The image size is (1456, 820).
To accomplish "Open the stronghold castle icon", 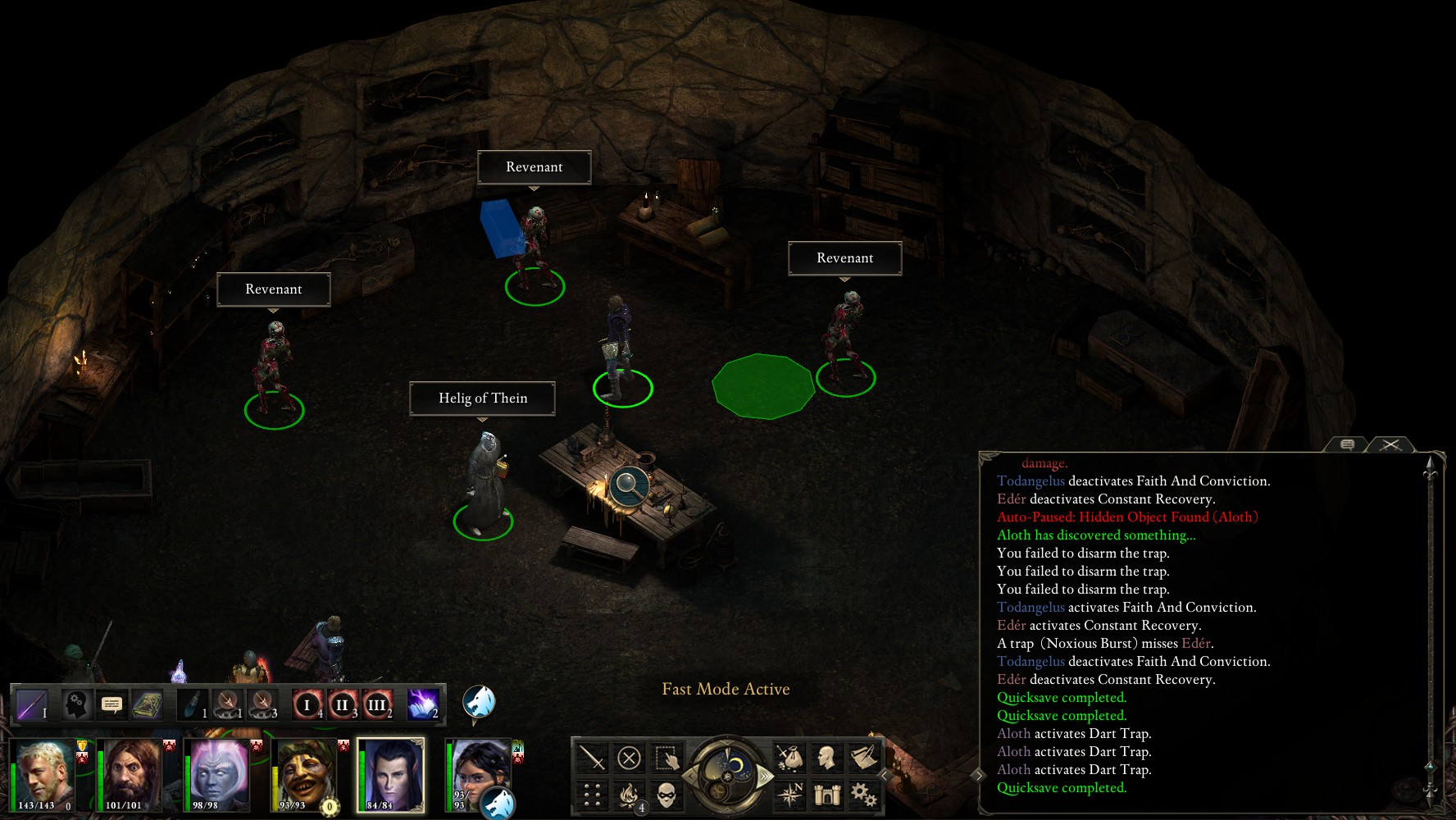I will tap(826, 795).
